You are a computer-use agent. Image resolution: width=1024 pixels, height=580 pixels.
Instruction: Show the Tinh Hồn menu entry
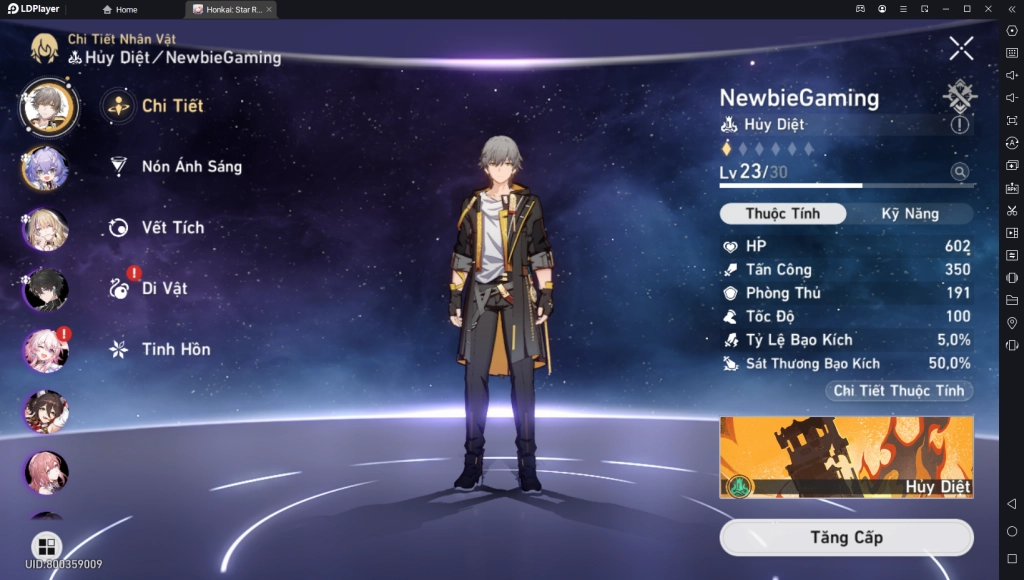(x=175, y=349)
